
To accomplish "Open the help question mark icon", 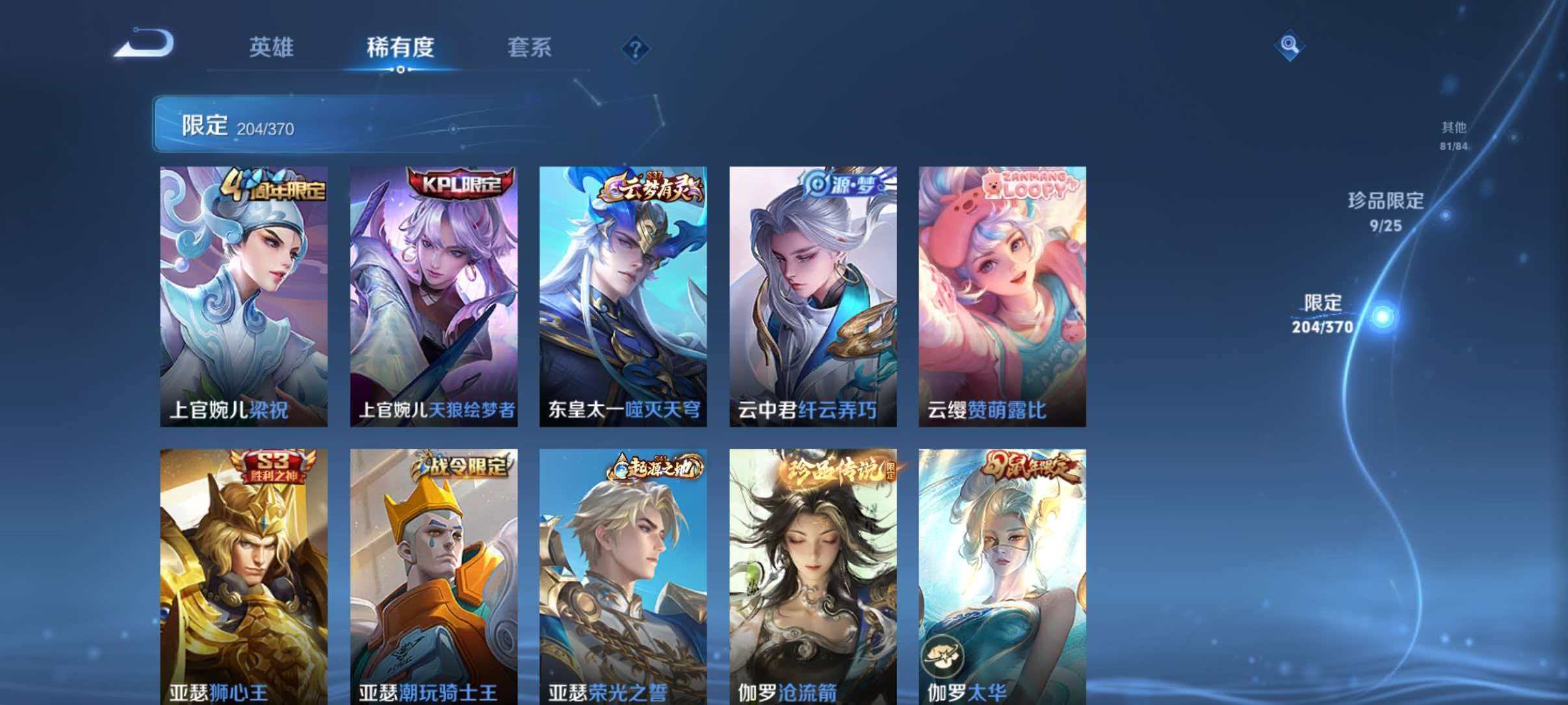I will (635, 47).
